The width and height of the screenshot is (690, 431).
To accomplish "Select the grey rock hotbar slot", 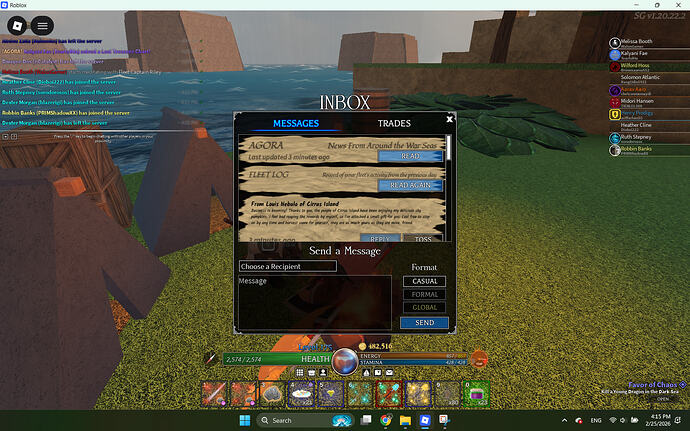I will pos(270,395).
